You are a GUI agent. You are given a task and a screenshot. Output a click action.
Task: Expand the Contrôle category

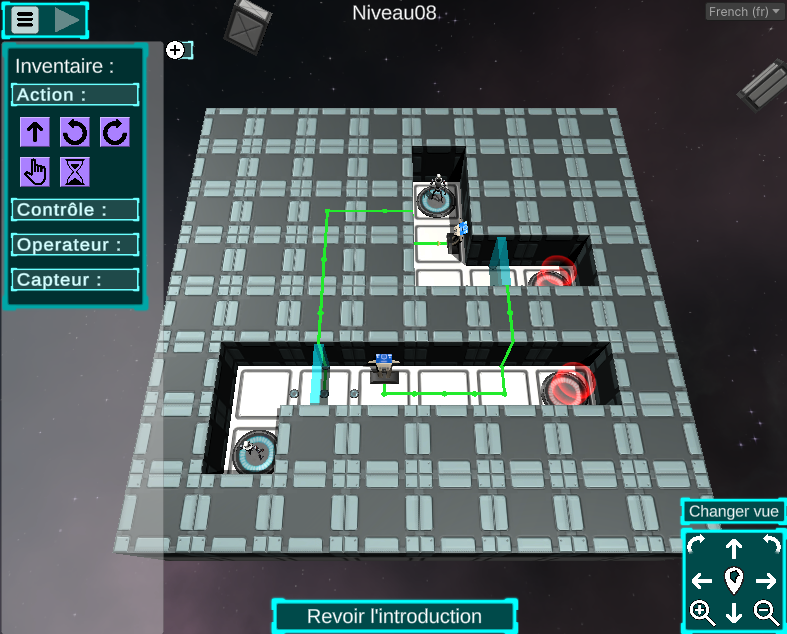pos(75,210)
